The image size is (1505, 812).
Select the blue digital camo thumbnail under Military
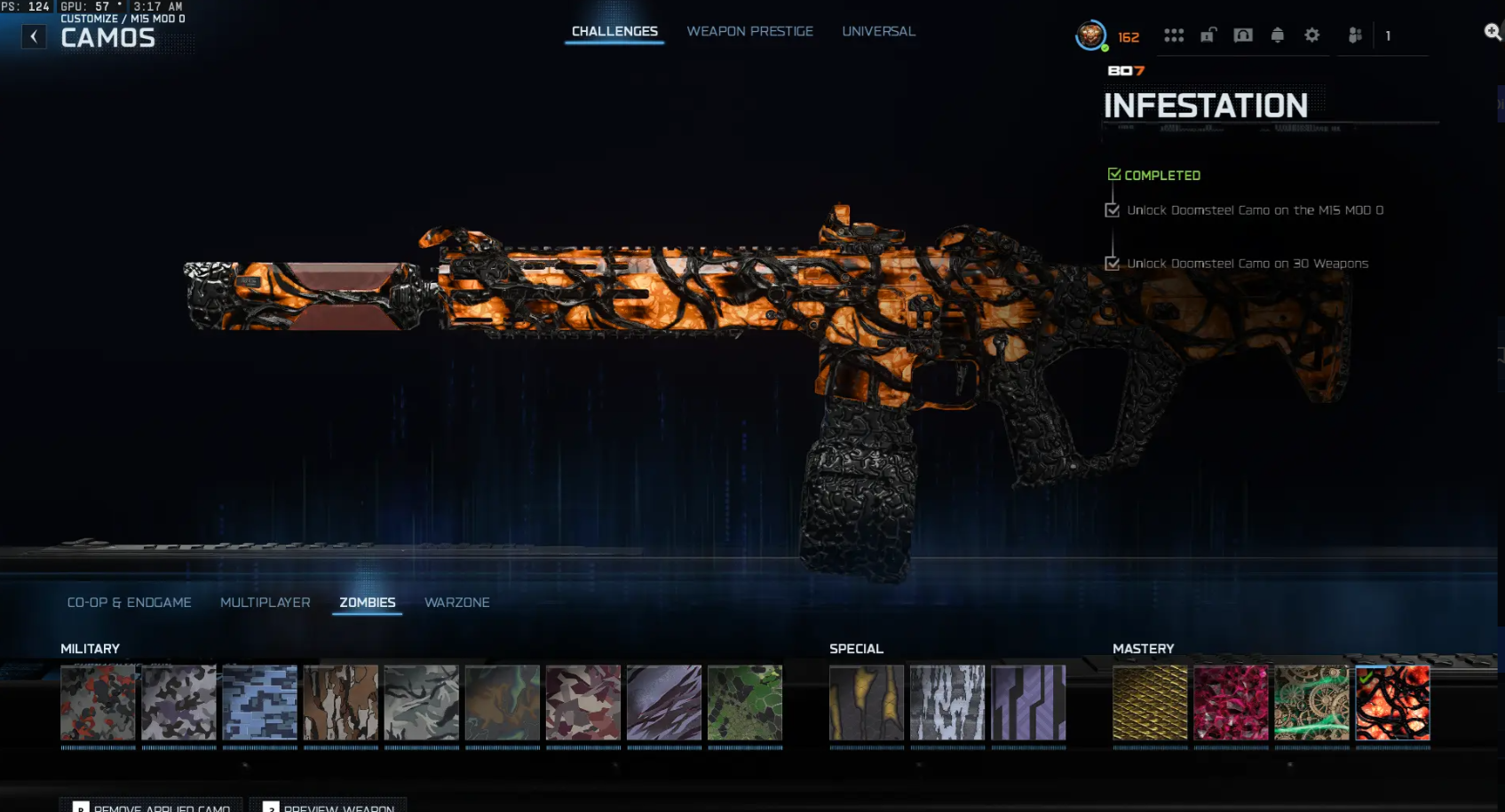pyautogui.click(x=259, y=704)
